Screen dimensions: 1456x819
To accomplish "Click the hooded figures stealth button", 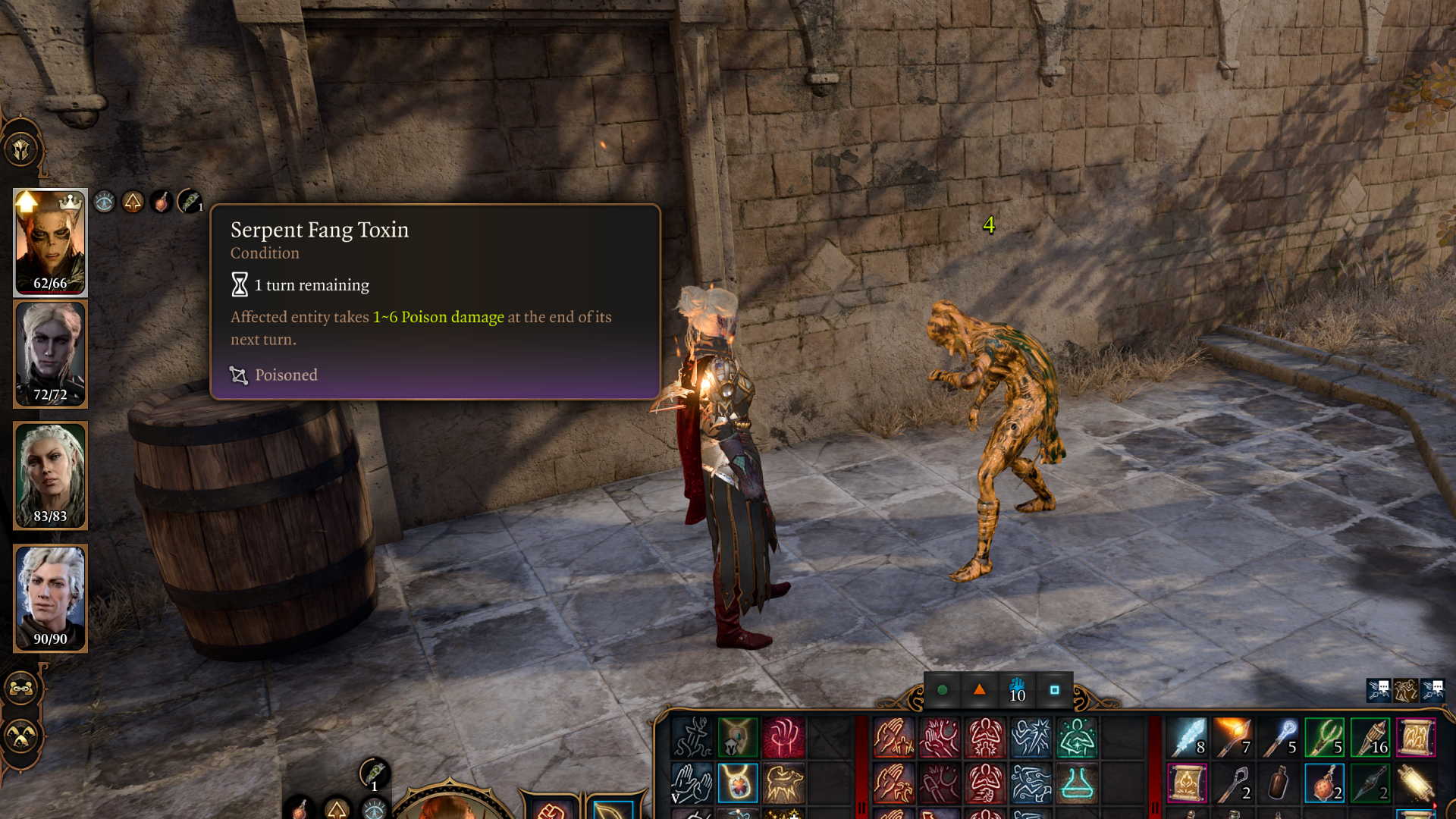I will (x=21, y=736).
